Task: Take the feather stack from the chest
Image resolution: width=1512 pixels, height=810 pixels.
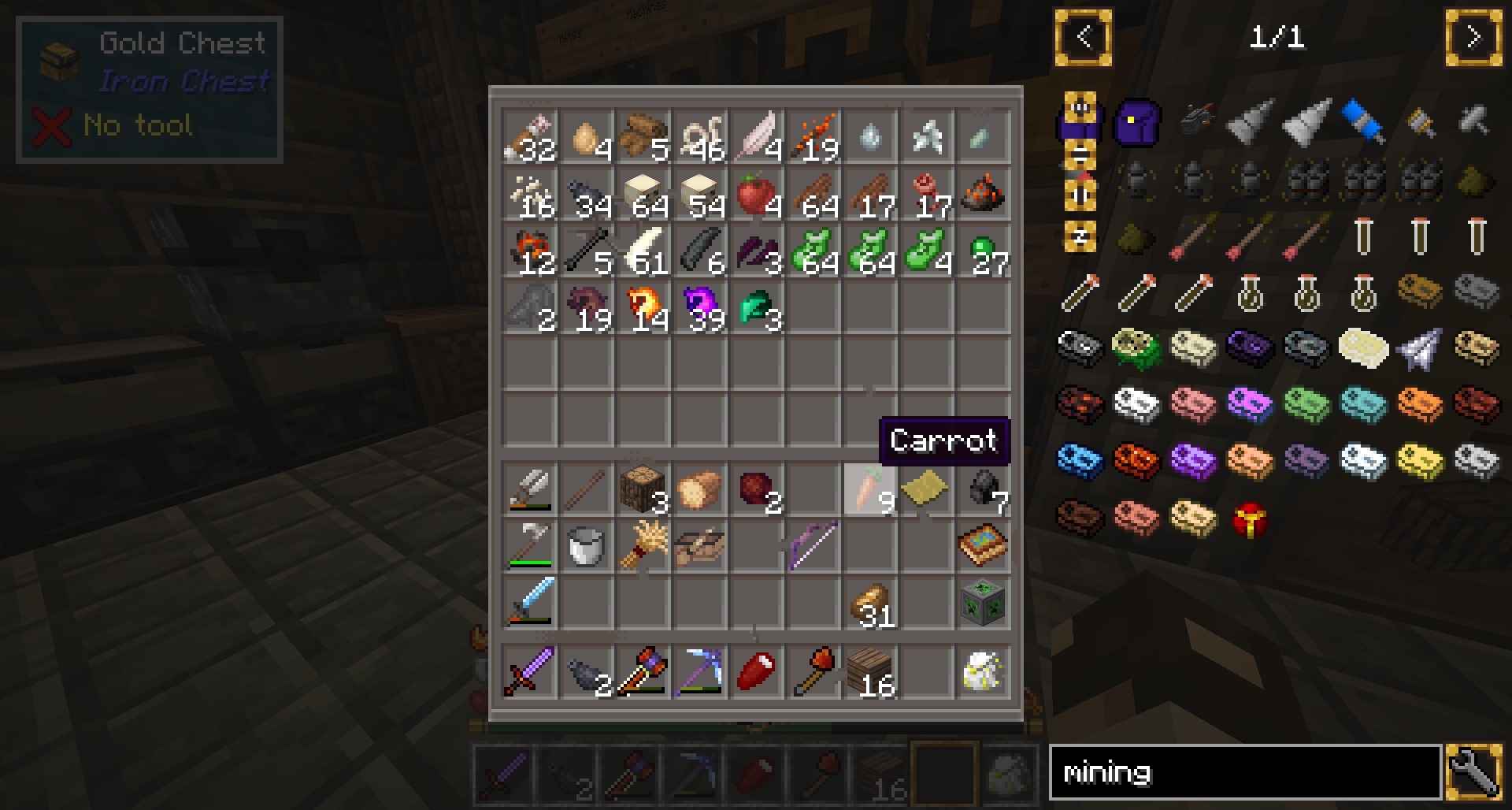Action: 757,138
